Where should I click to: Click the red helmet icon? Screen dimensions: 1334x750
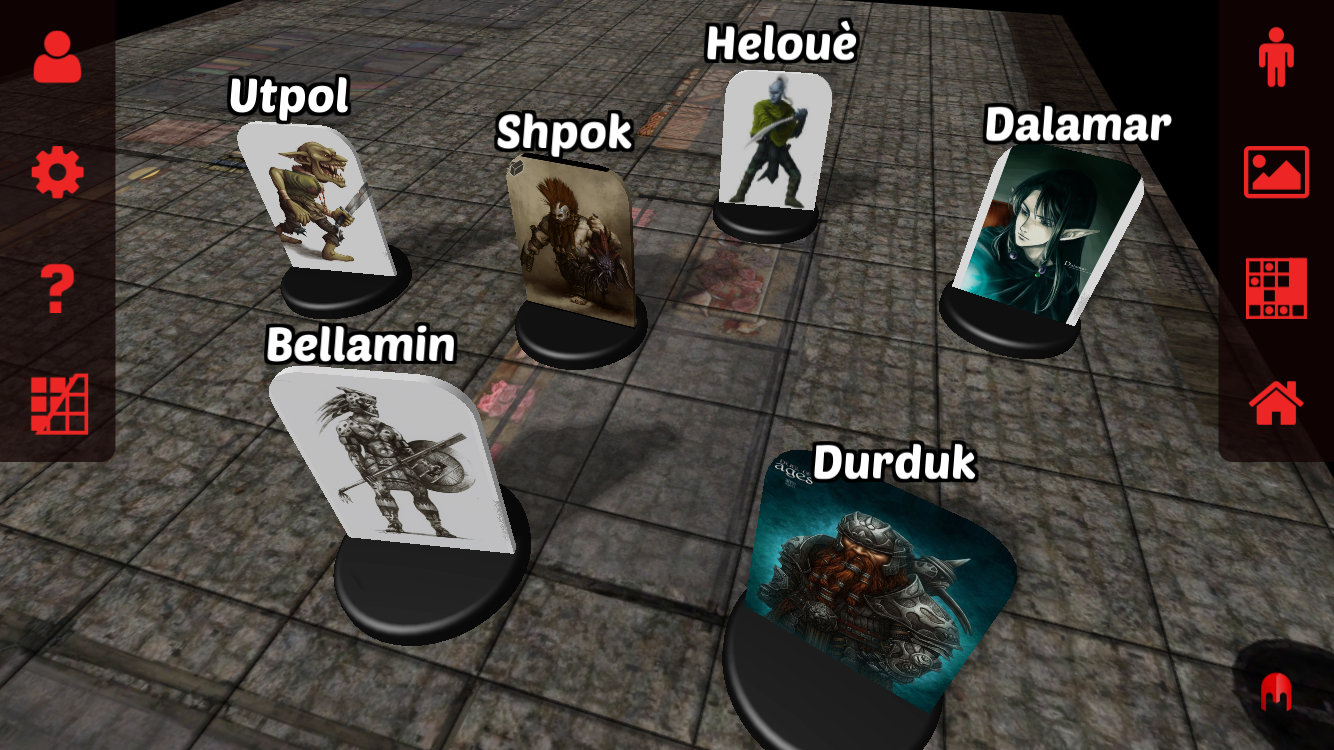pos(1275,691)
